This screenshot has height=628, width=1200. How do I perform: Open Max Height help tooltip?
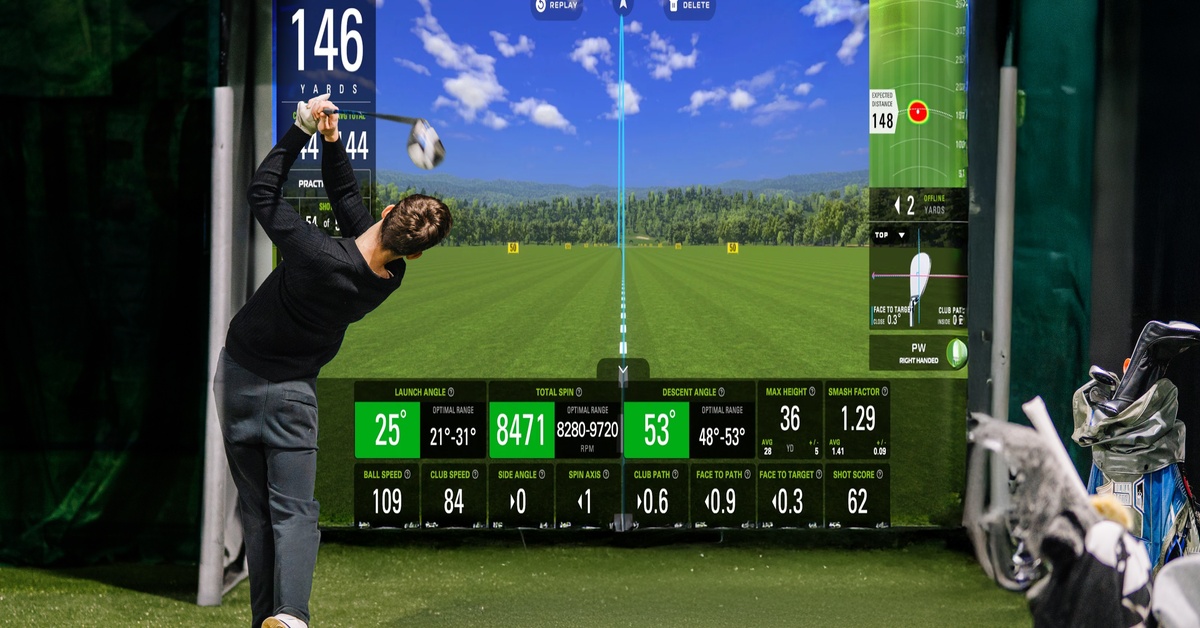click(812, 392)
